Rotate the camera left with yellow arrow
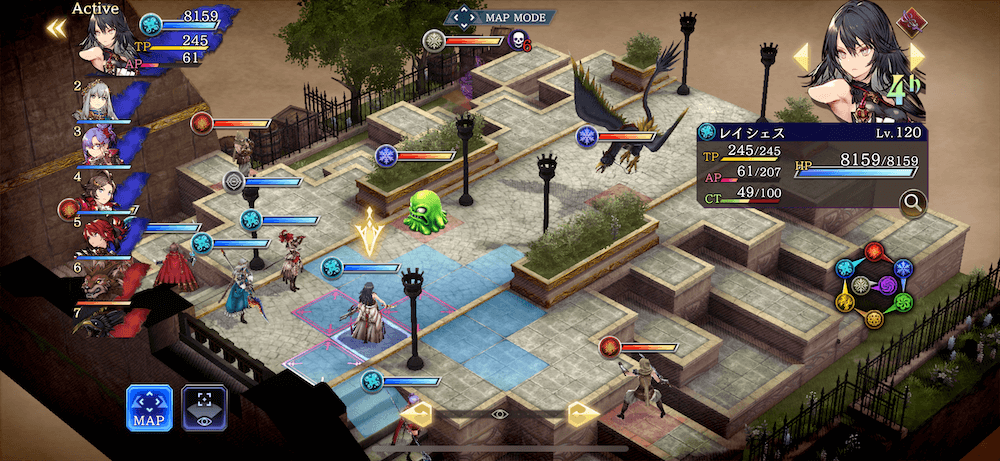Image resolution: width=1000 pixels, height=461 pixels. (x=416, y=412)
